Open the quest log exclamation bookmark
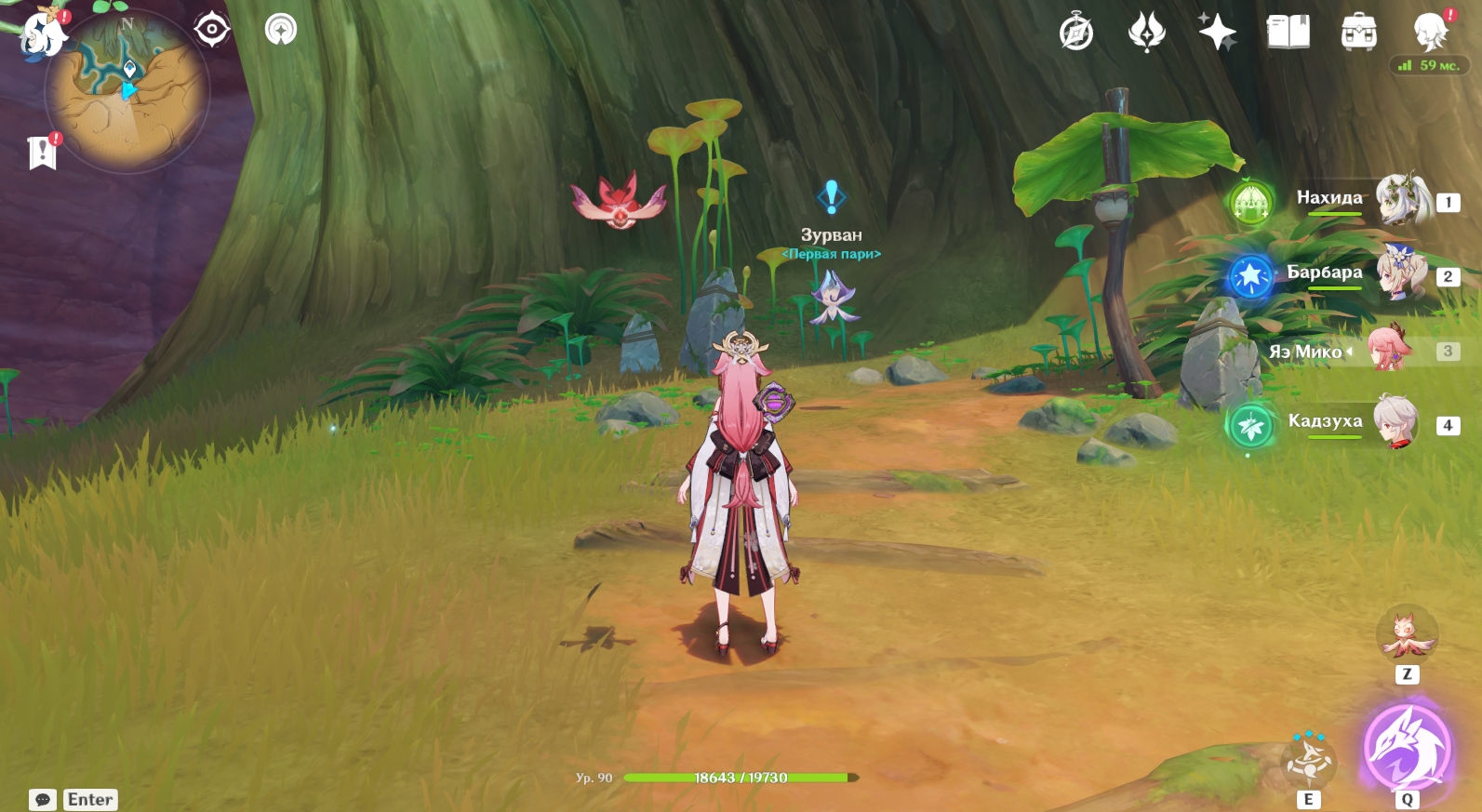1482x812 pixels. [x=42, y=153]
